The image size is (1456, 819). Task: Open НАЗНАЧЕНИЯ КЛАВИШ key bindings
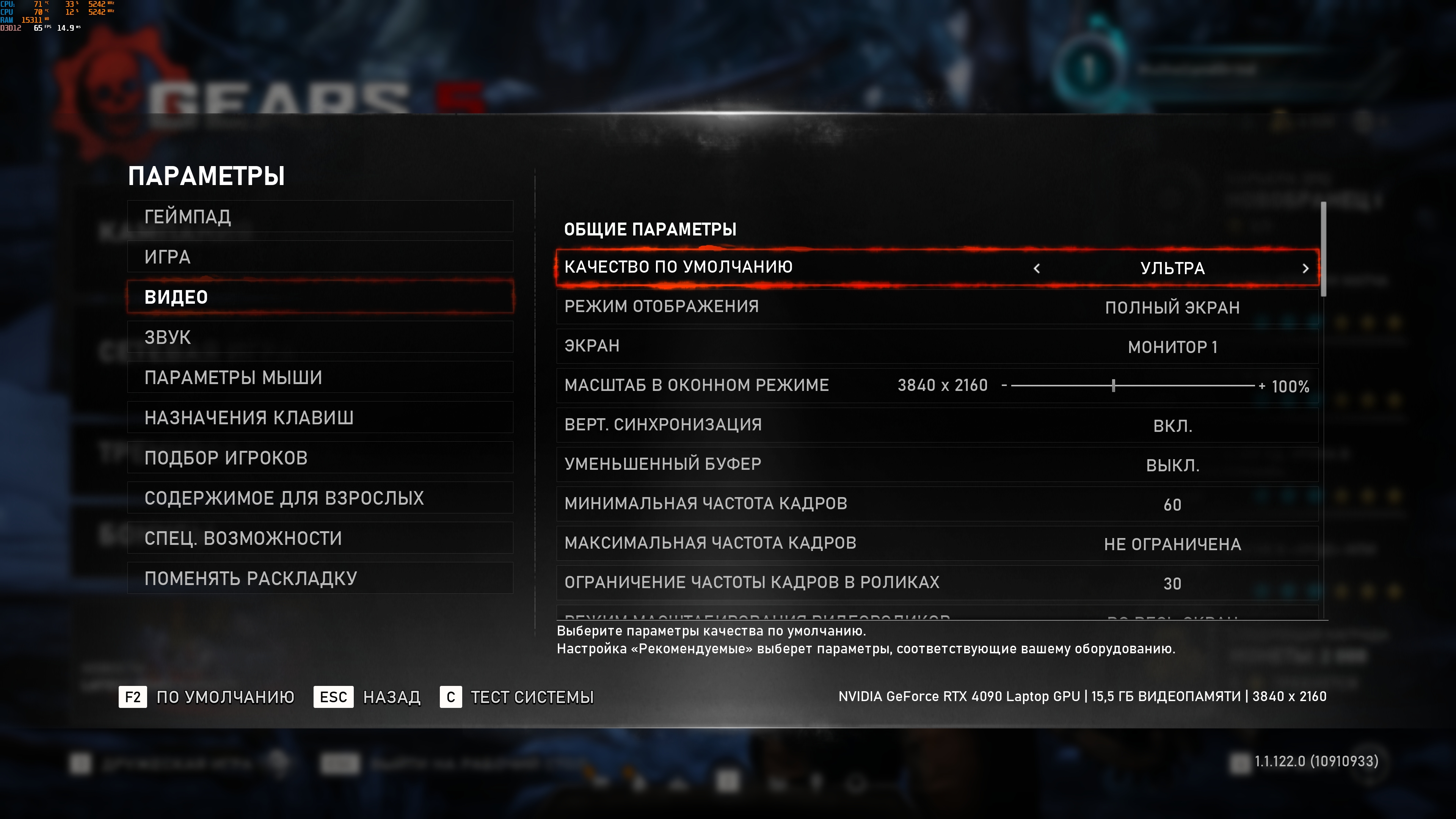pyautogui.click(x=320, y=417)
